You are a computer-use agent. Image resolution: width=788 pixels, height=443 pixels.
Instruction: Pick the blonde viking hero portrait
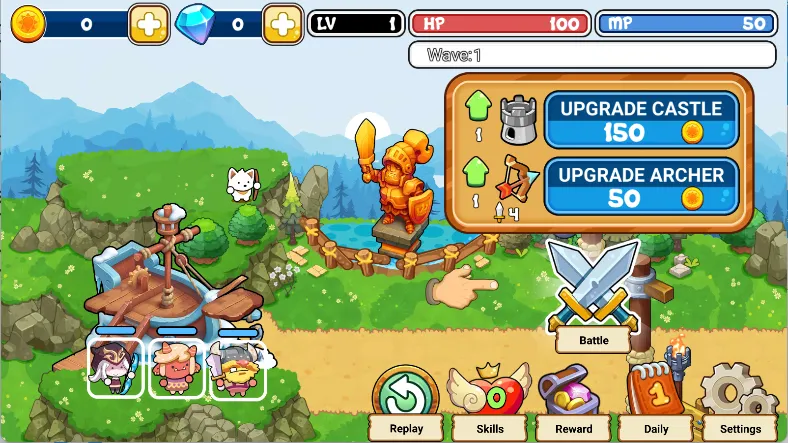coord(237,367)
